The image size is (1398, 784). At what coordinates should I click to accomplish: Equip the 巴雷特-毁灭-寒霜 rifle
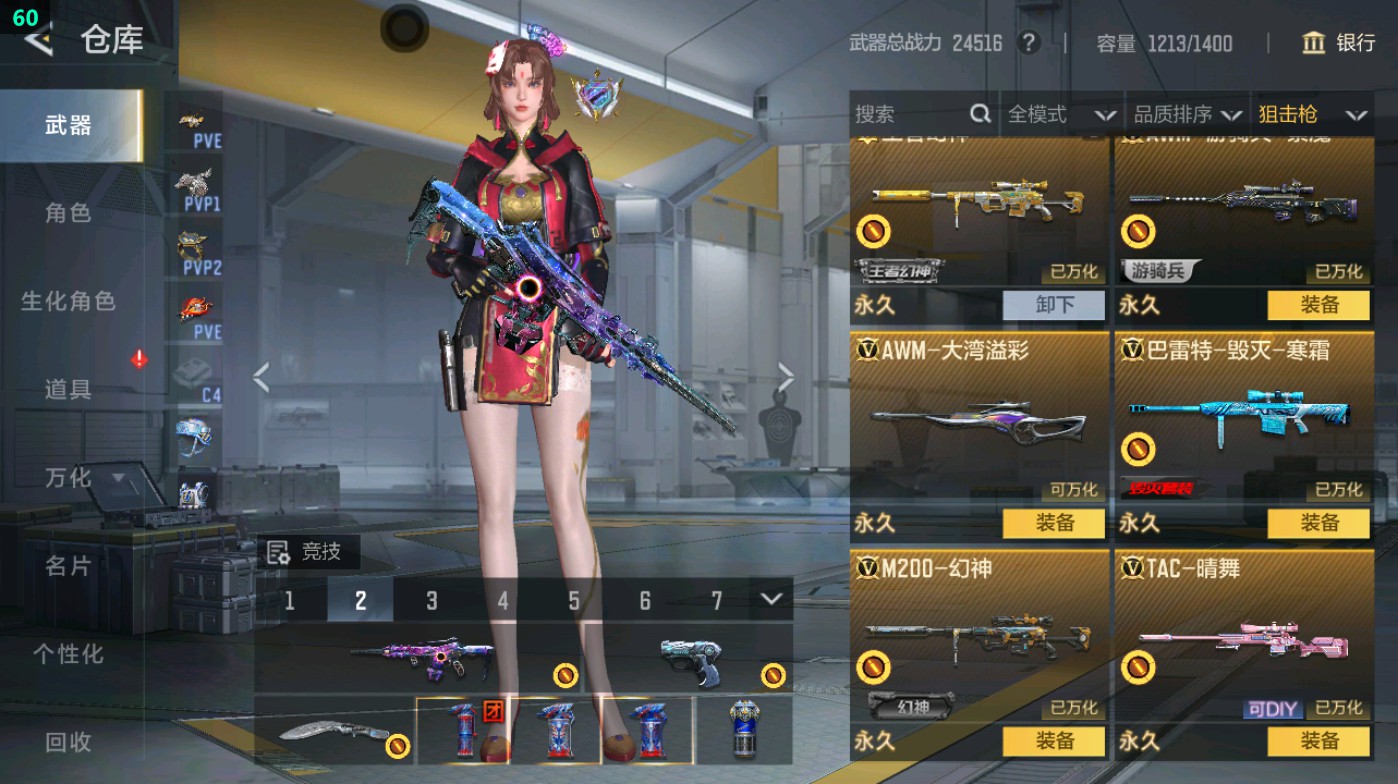[1318, 523]
